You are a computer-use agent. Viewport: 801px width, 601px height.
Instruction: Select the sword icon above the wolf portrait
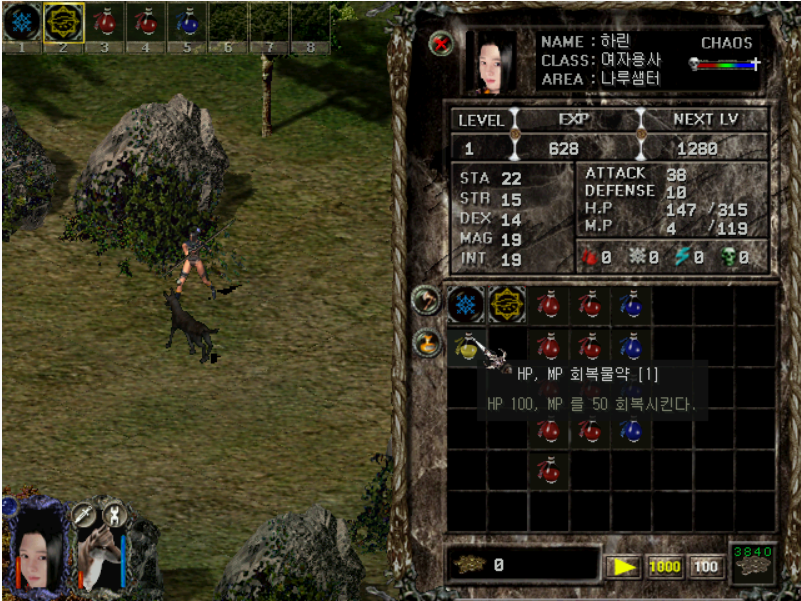pyautogui.click(x=82, y=514)
